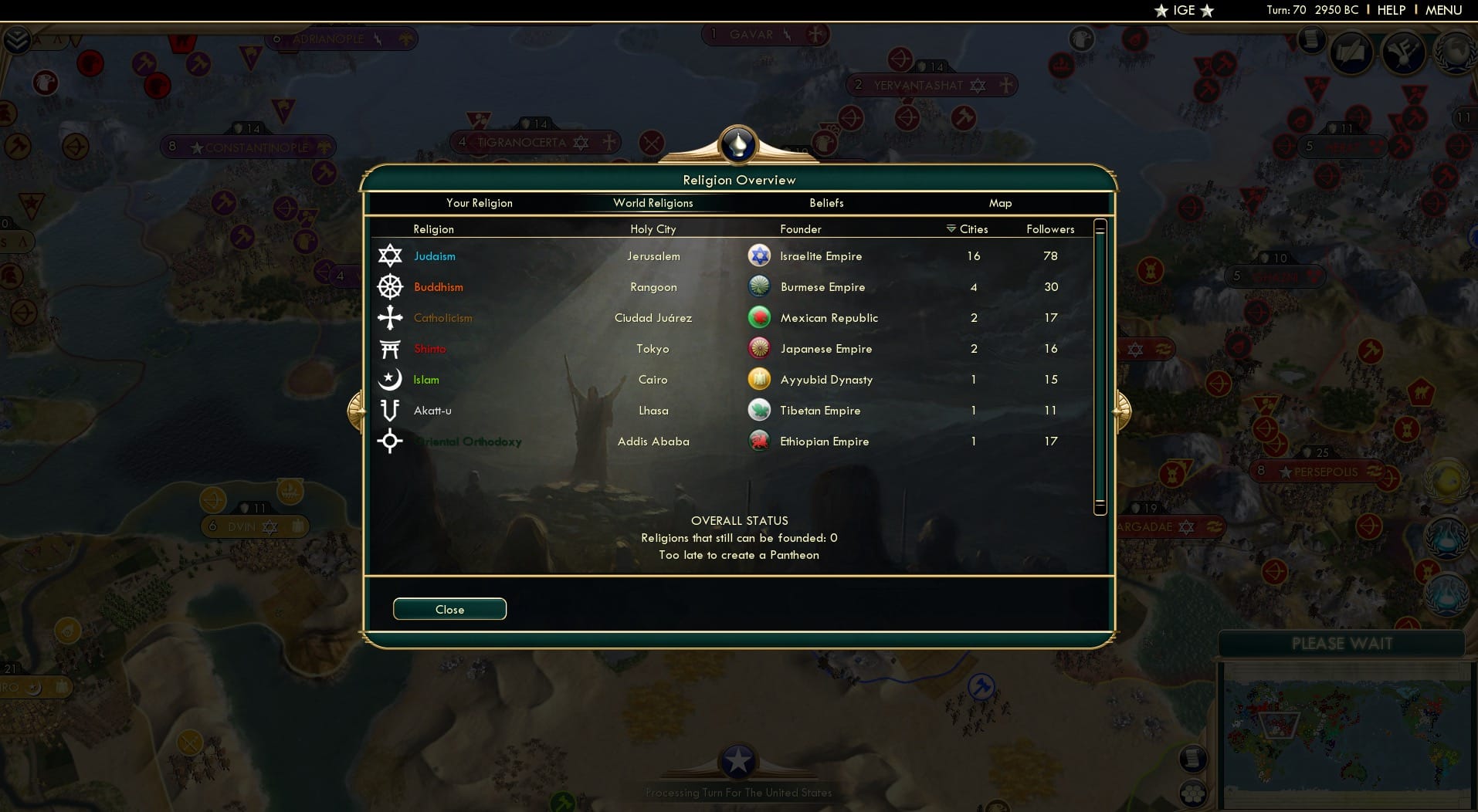Switch to the Beliefs tab
The height and width of the screenshot is (812, 1478).
point(825,203)
